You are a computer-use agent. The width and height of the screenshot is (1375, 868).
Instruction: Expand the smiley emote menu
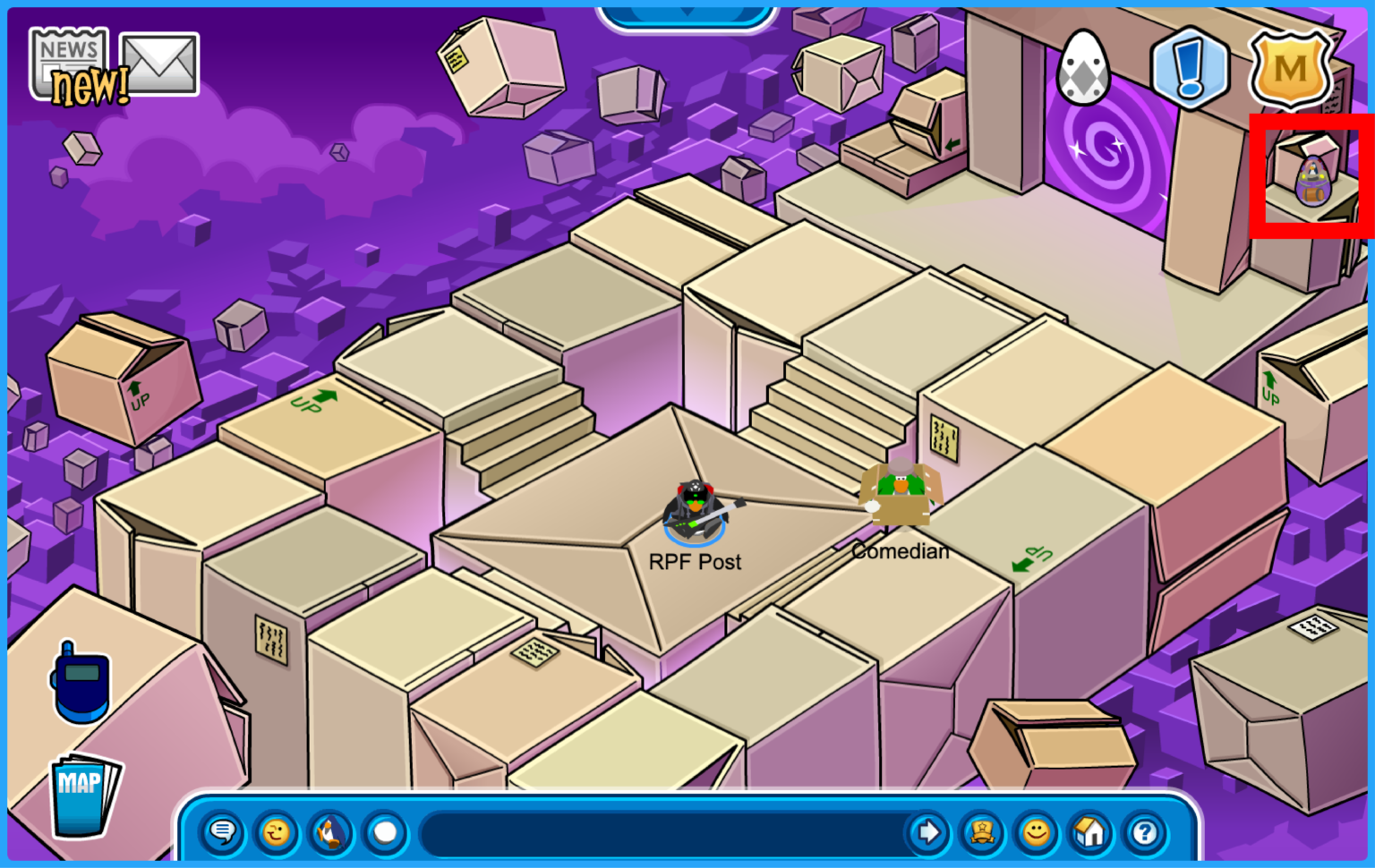1036,833
